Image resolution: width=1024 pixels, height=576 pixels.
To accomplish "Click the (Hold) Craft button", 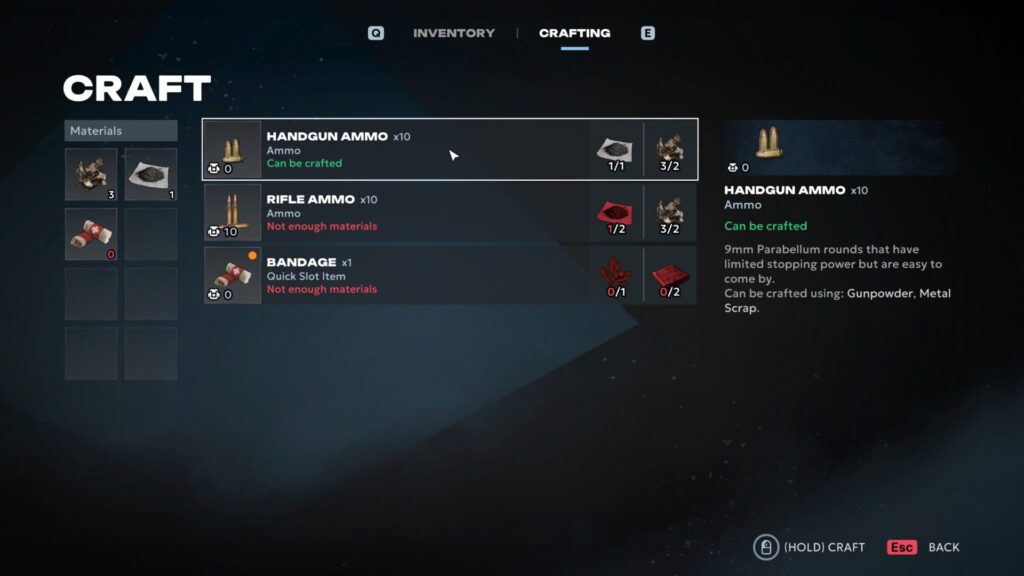I will [811, 547].
